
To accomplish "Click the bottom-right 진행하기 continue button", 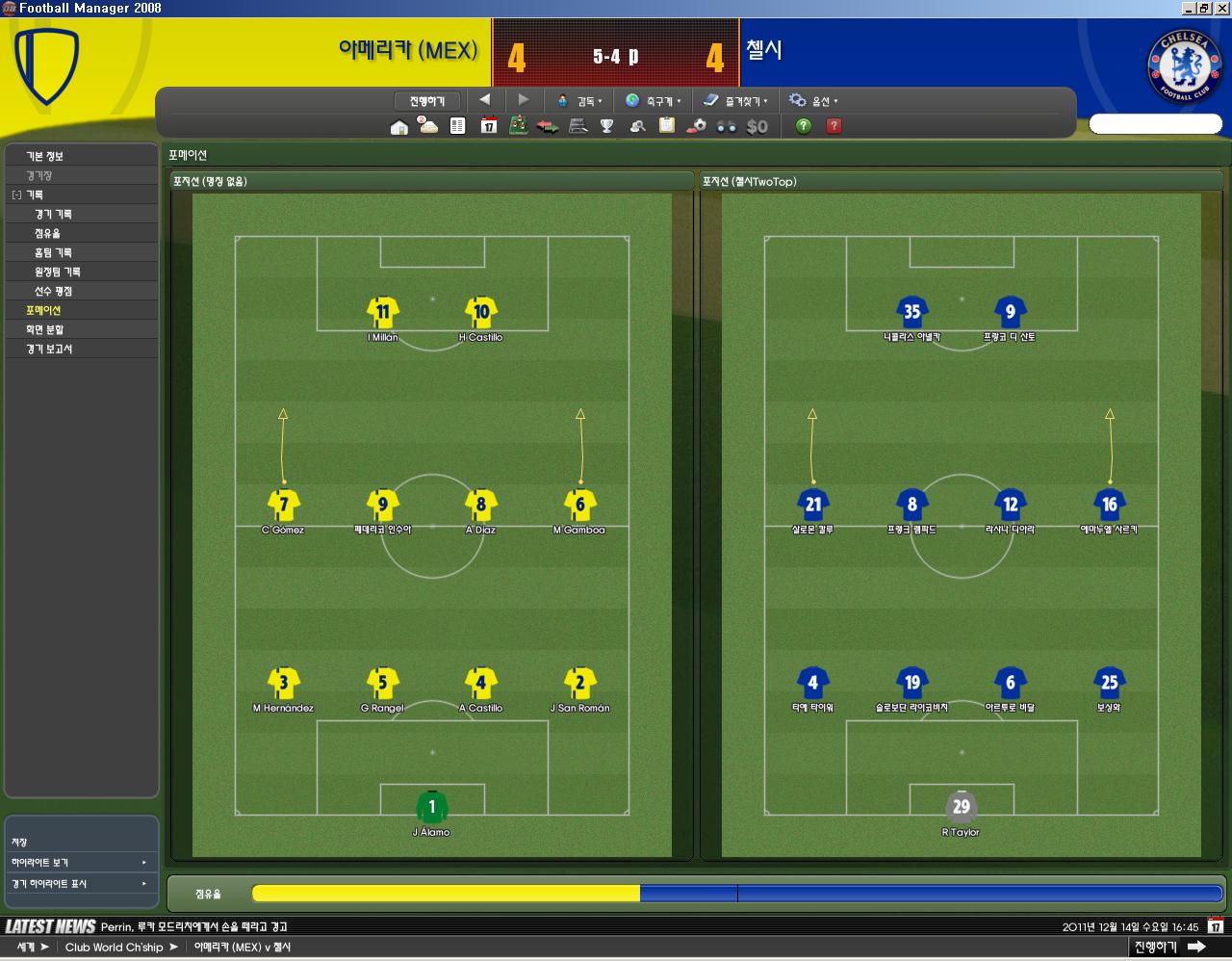I will [1168, 948].
